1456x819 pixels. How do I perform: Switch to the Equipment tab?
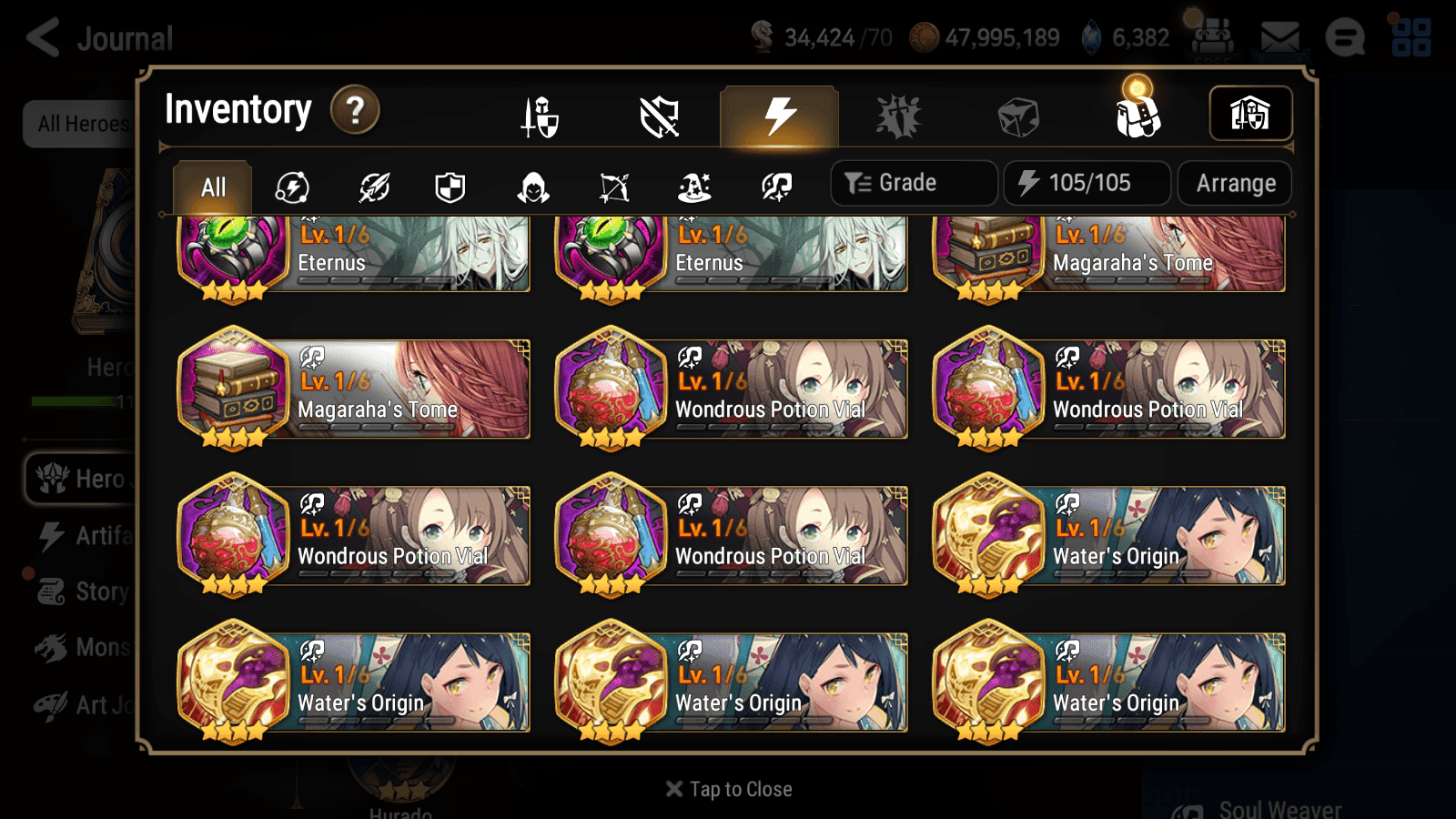[541, 116]
